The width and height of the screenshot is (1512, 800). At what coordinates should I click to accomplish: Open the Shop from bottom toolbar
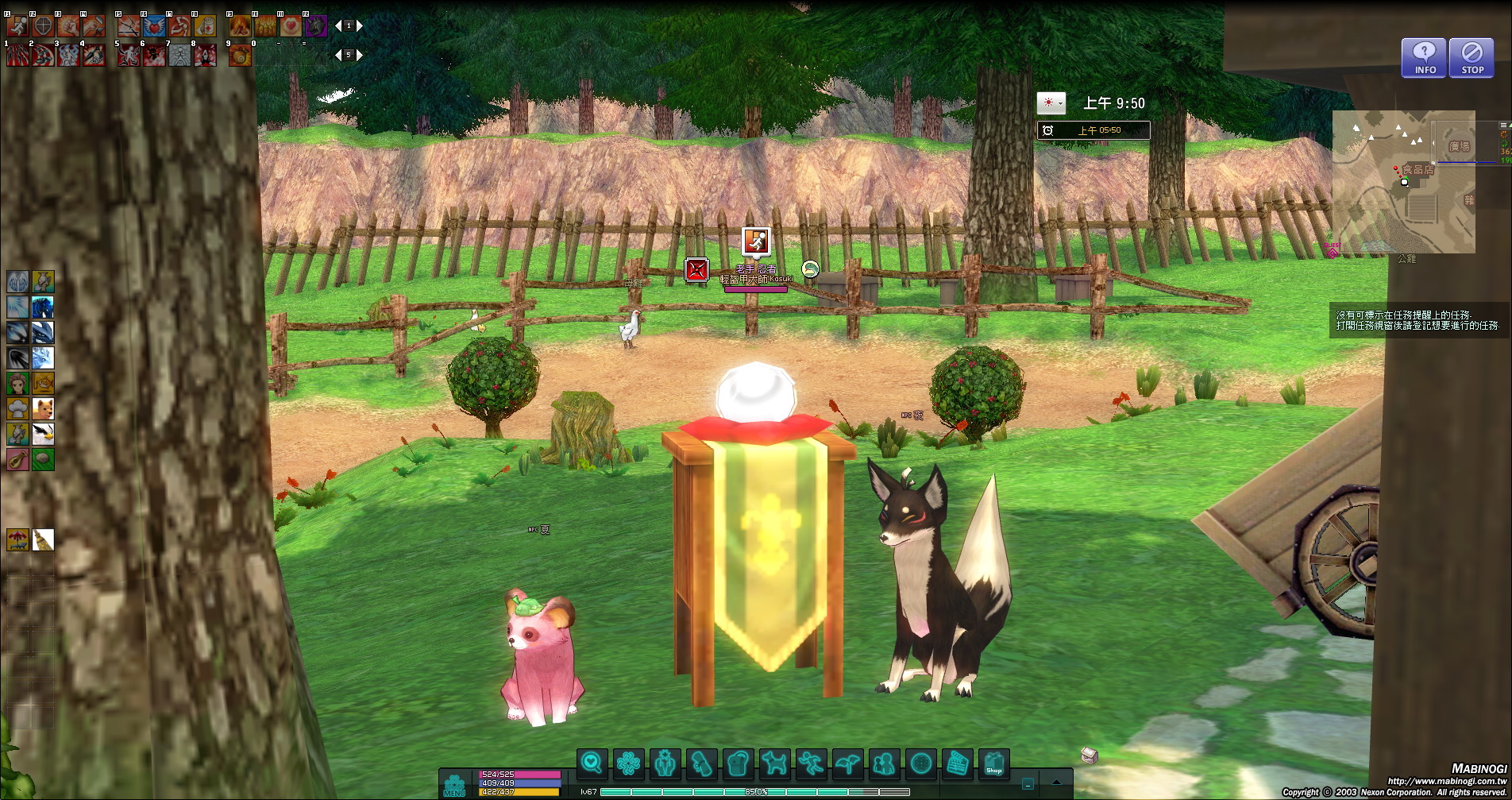coord(993,763)
